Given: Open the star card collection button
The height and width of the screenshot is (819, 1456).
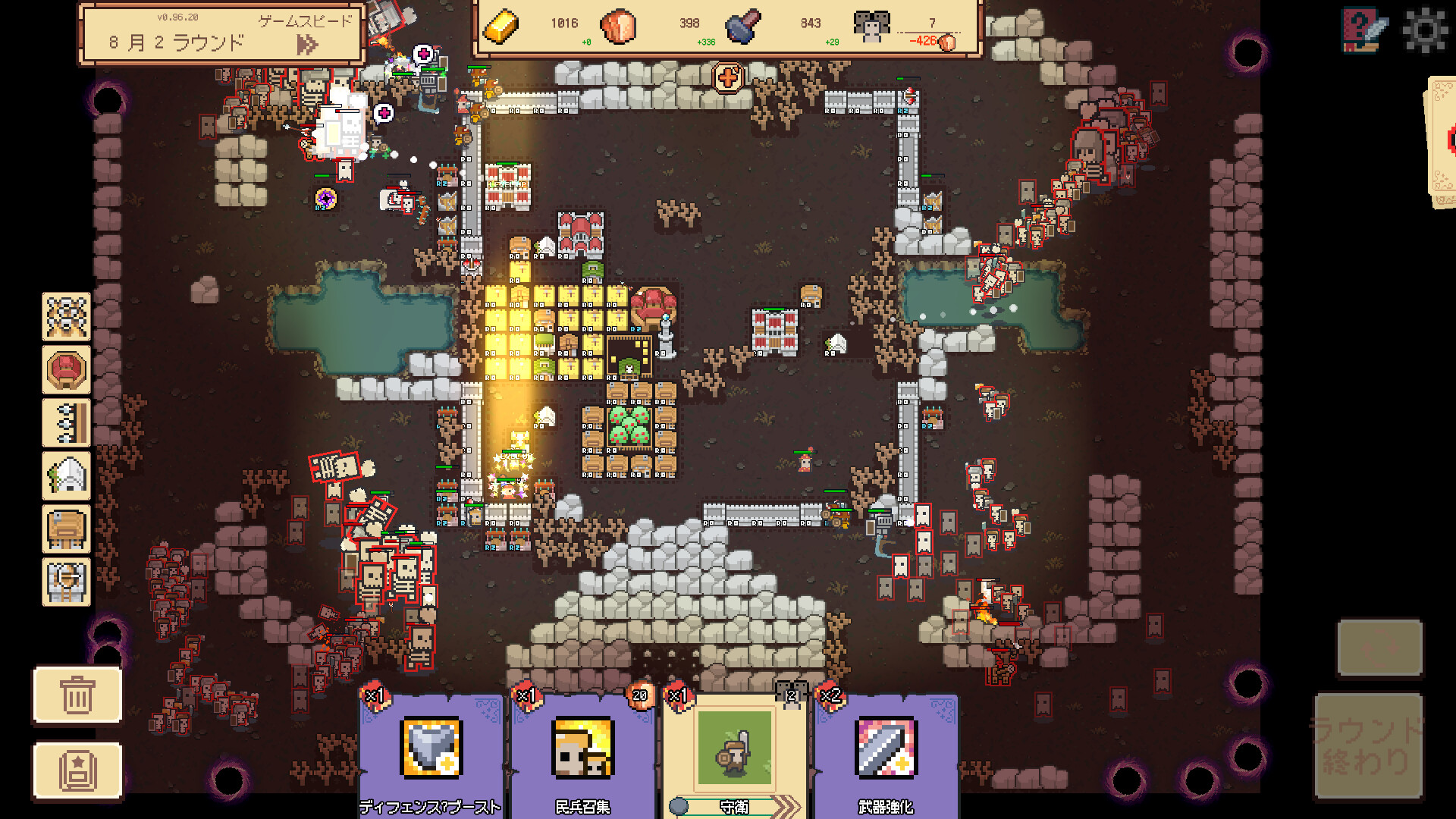Looking at the screenshot, I should point(77,770).
